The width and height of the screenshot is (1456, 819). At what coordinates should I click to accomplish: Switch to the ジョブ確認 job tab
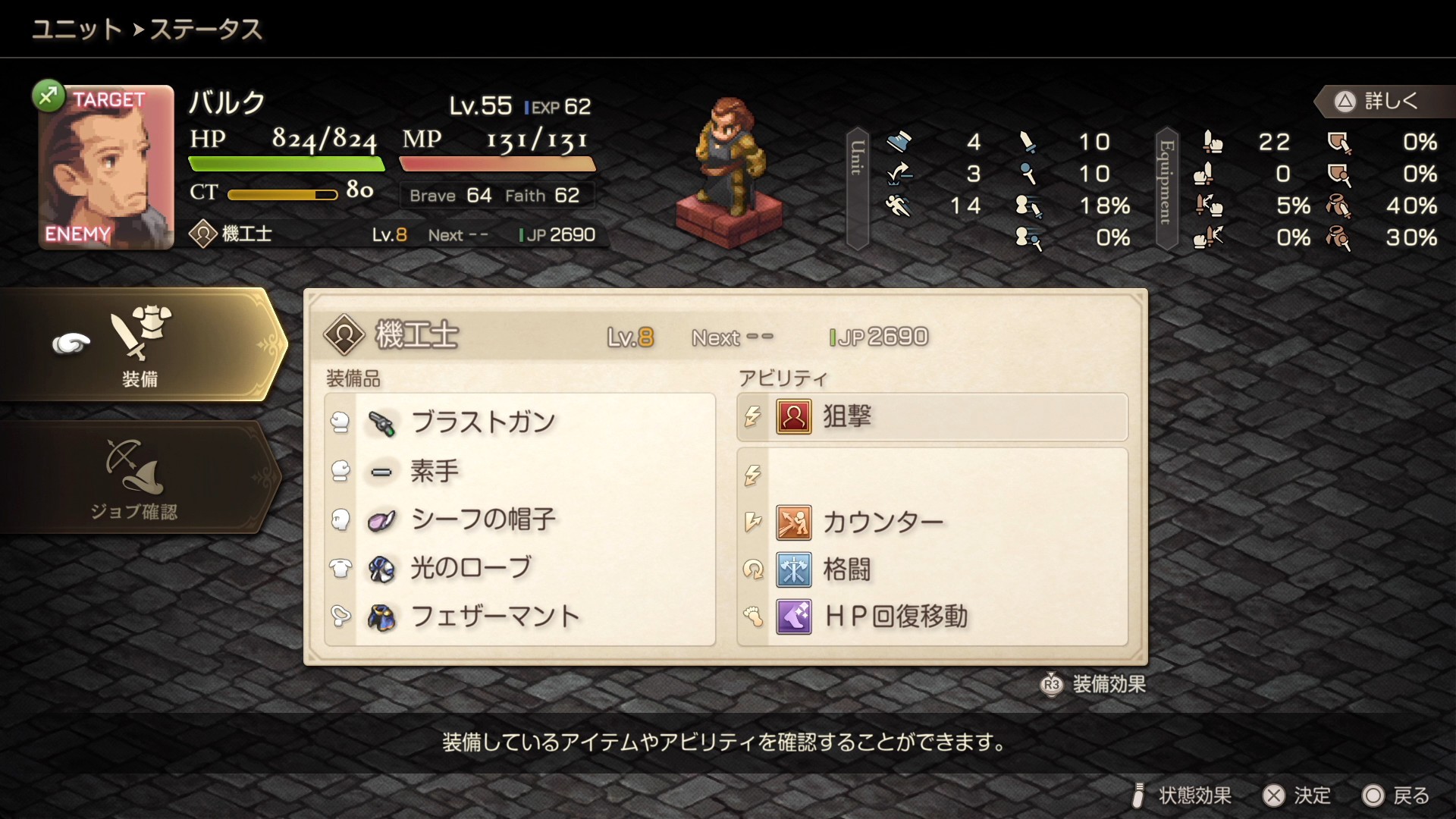(x=135, y=478)
